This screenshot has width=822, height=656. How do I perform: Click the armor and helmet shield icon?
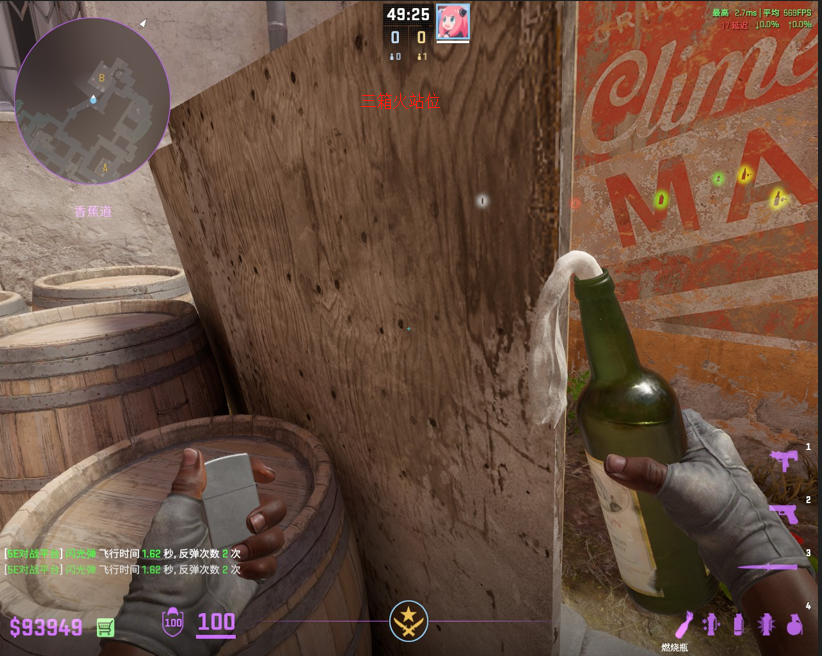pos(172,623)
